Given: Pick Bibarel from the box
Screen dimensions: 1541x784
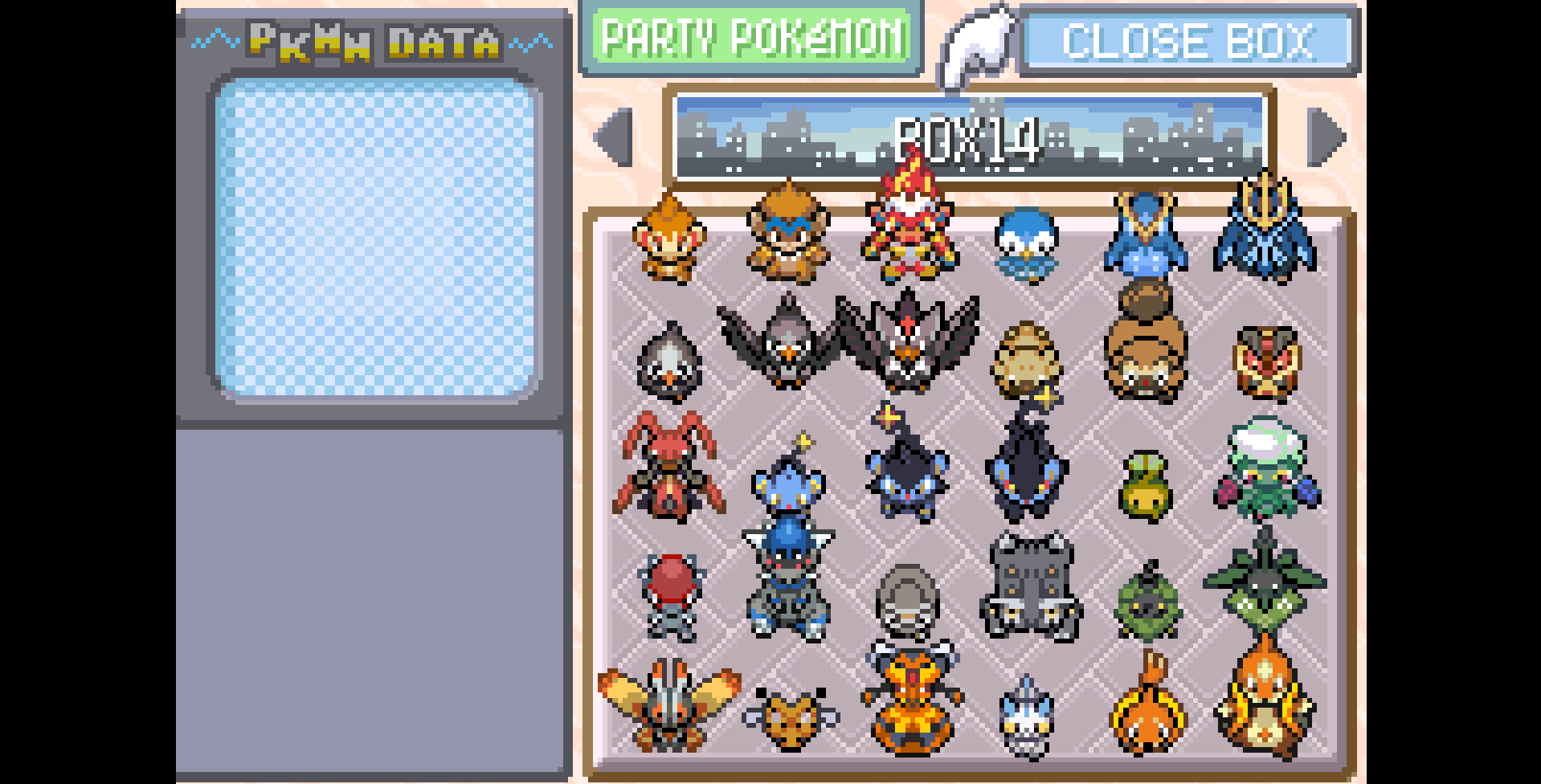Looking at the screenshot, I should (x=1145, y=345).
